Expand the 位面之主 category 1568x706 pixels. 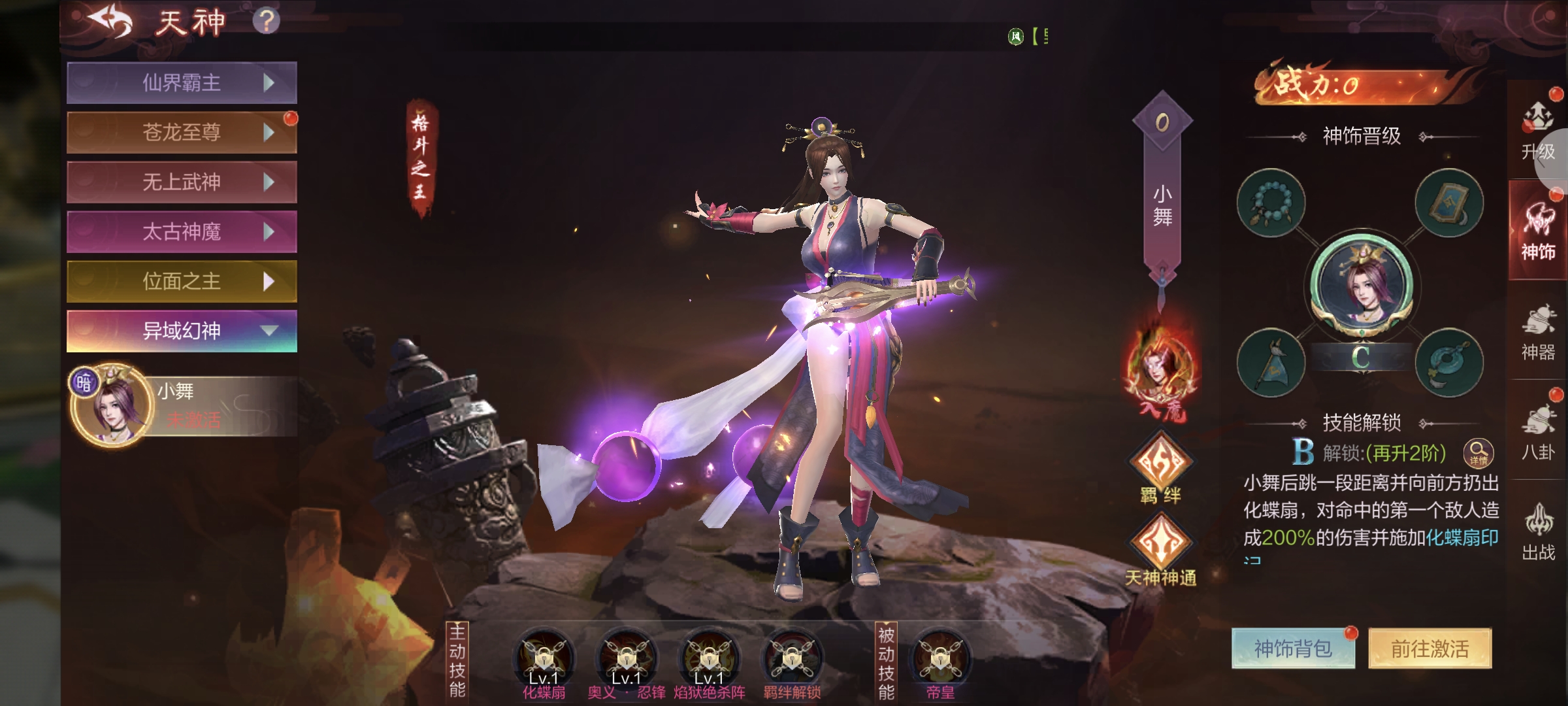(x=182, y=282)
